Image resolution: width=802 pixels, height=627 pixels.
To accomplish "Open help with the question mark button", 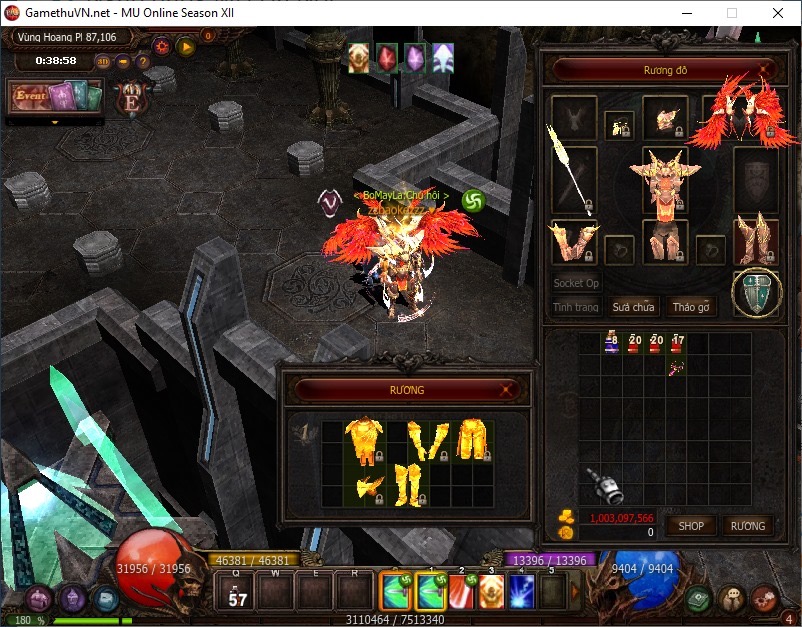I will [143, 61].
